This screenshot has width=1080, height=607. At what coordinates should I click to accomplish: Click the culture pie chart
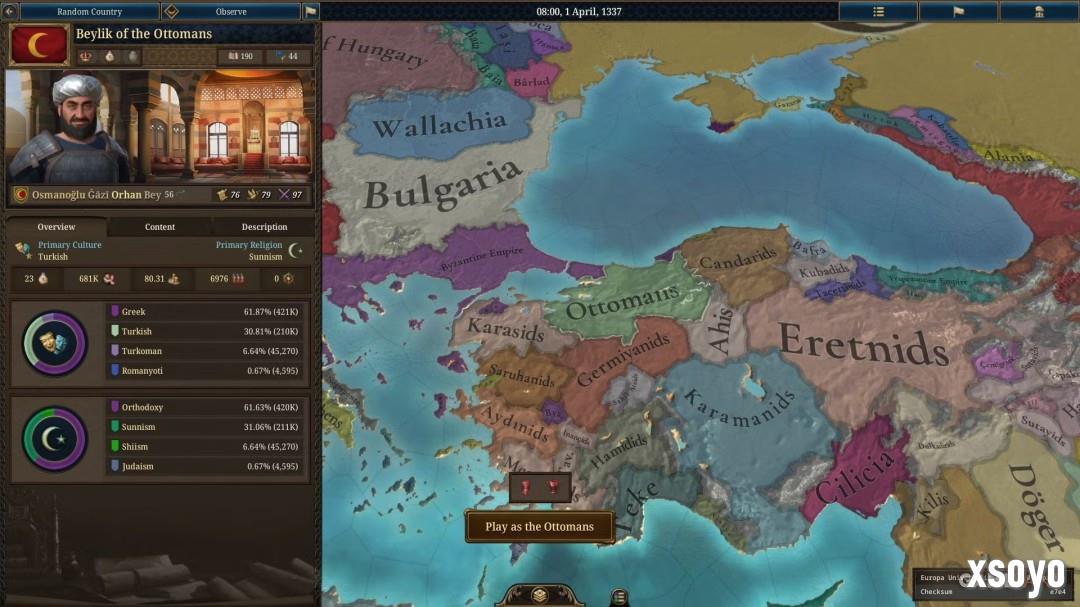tap(54, 343)
